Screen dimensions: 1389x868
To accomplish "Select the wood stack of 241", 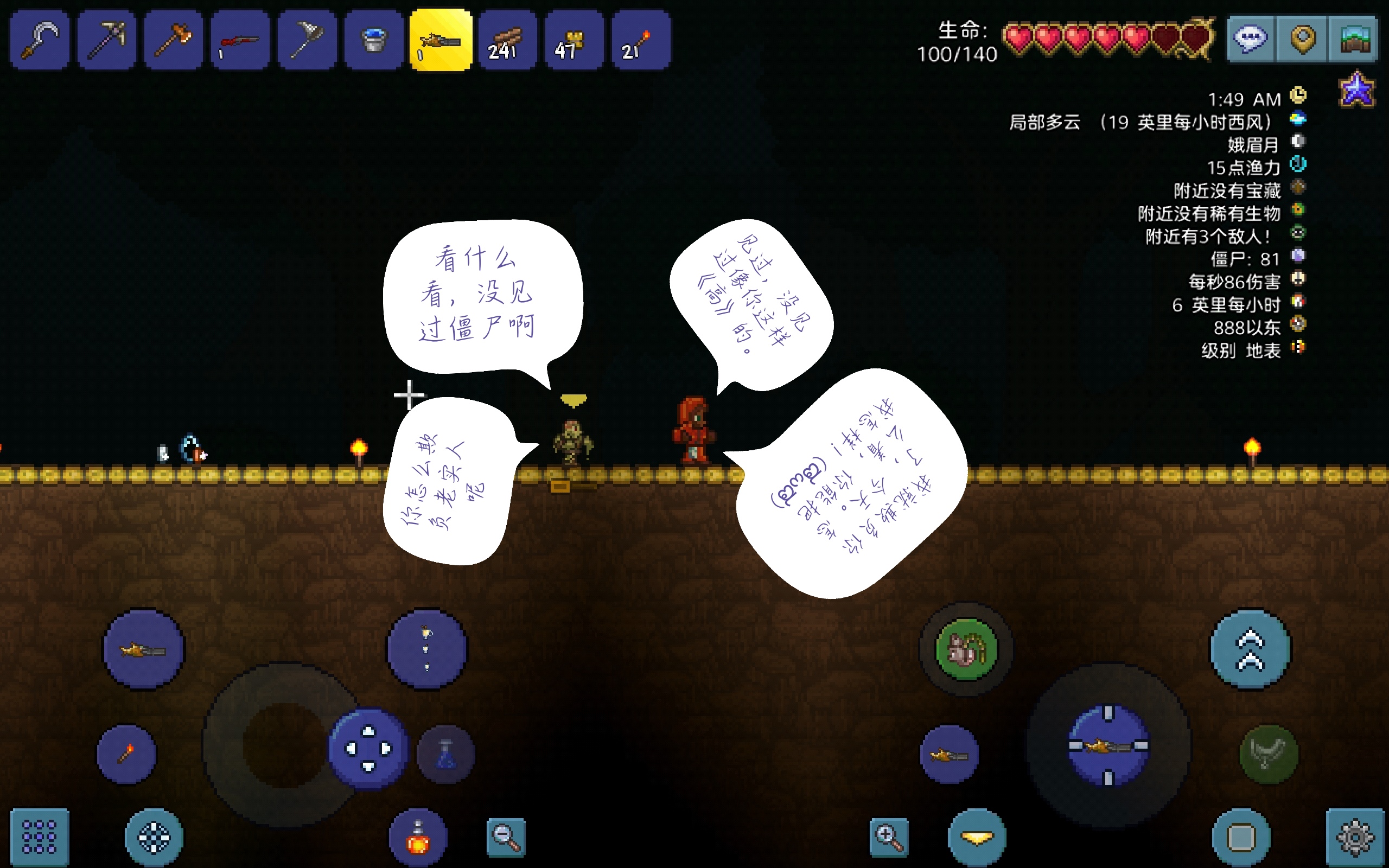I will (507, 40).
